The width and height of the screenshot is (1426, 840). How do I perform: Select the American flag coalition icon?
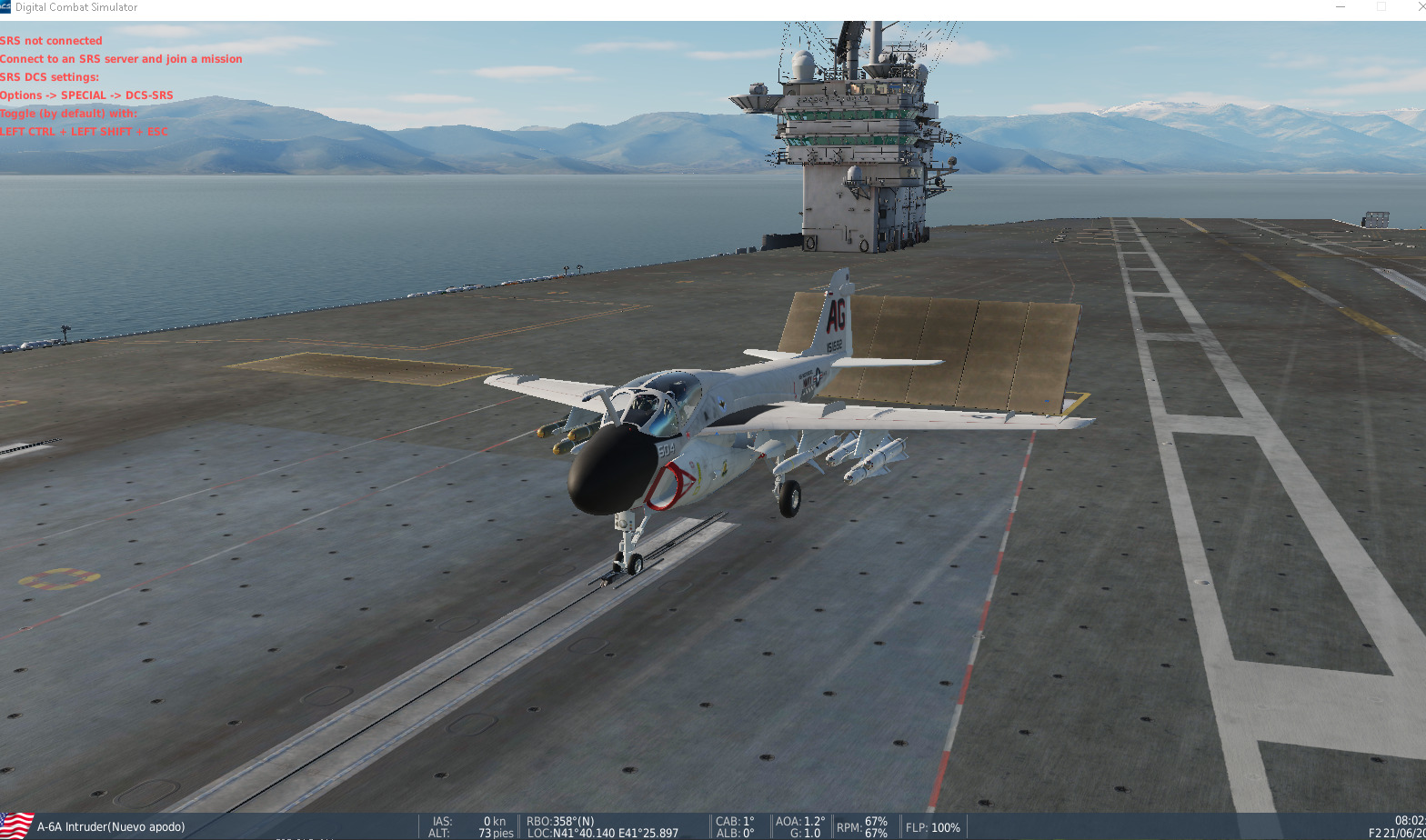[17, 824]
